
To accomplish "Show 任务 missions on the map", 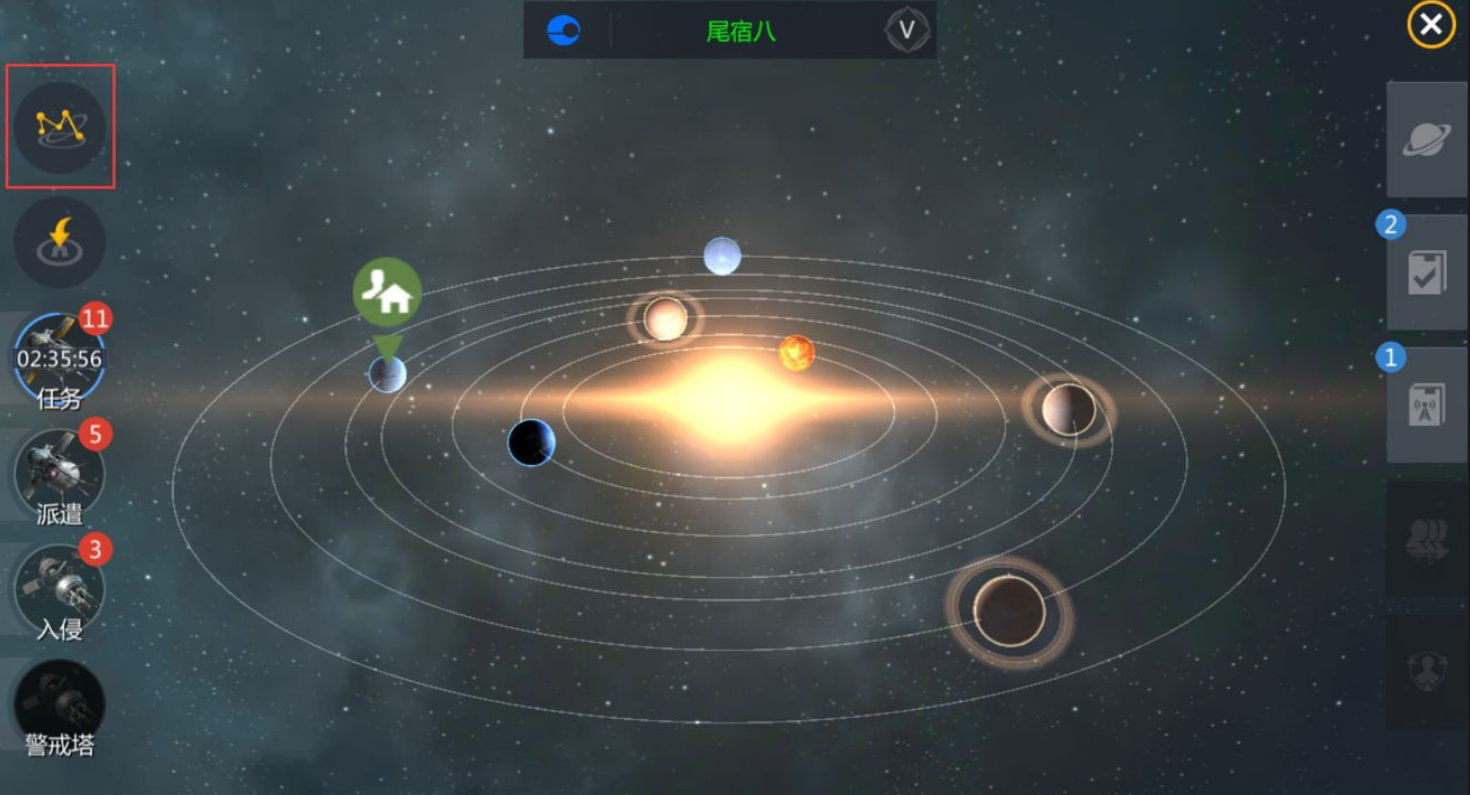I will (59, 358).
